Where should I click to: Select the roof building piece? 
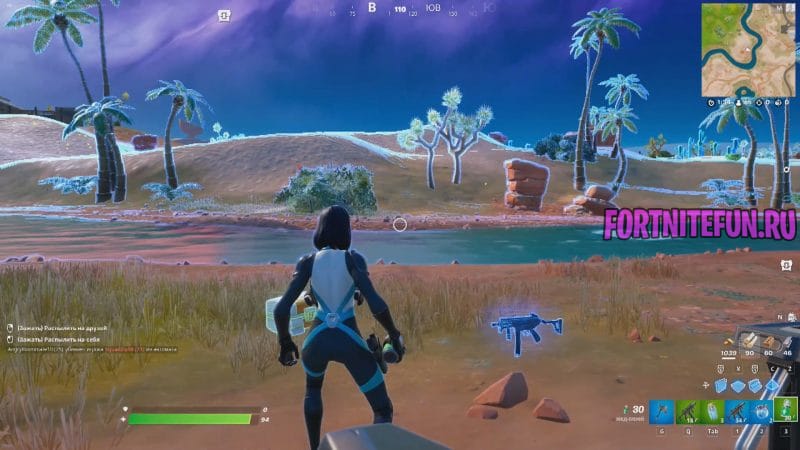coord(773,385)
